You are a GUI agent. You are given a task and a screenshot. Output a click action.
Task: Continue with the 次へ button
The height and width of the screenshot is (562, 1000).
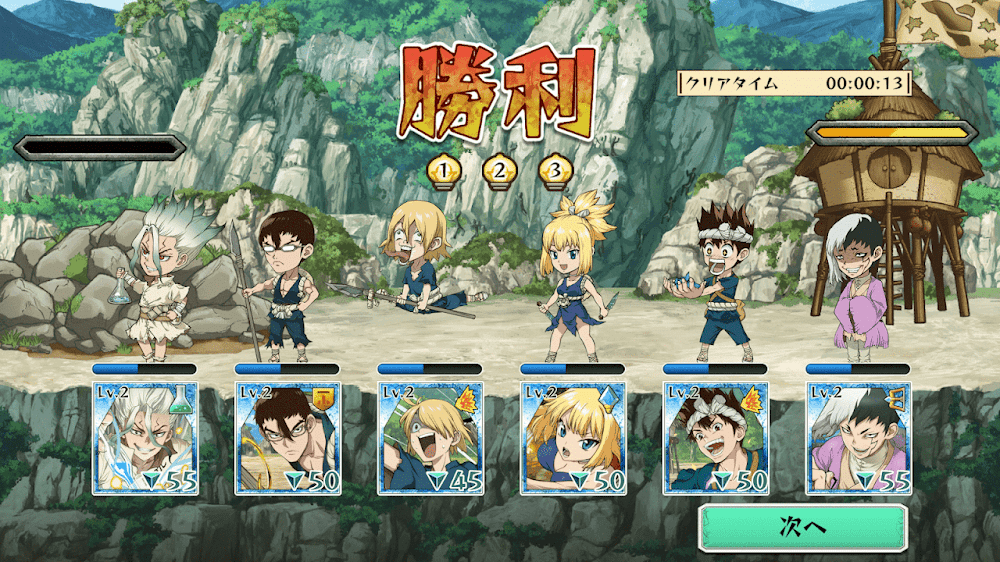tap(802, 527)
